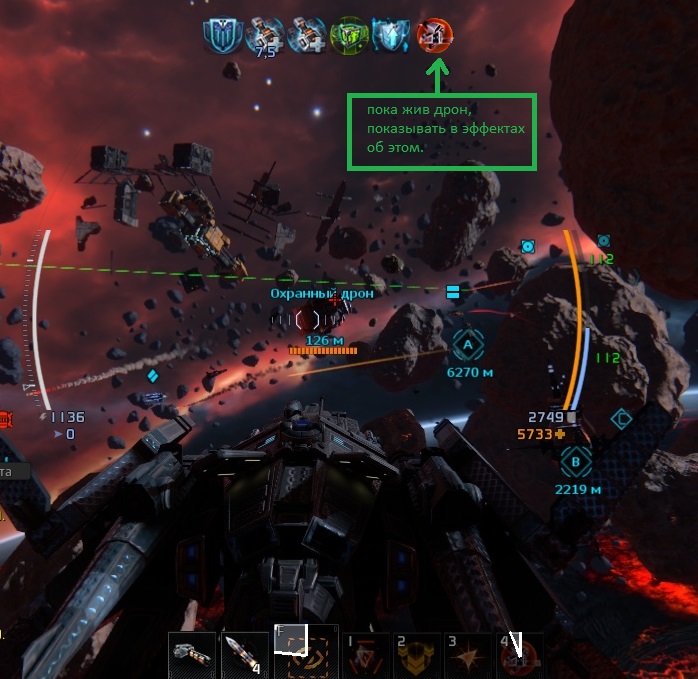Check the blue shield boost arrow effect
This screenshot has height=679, width=698.
pos(392,35)
